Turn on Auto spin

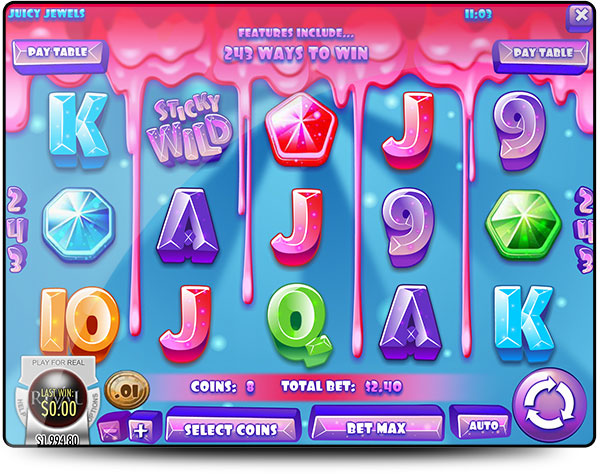coord(483,425)
